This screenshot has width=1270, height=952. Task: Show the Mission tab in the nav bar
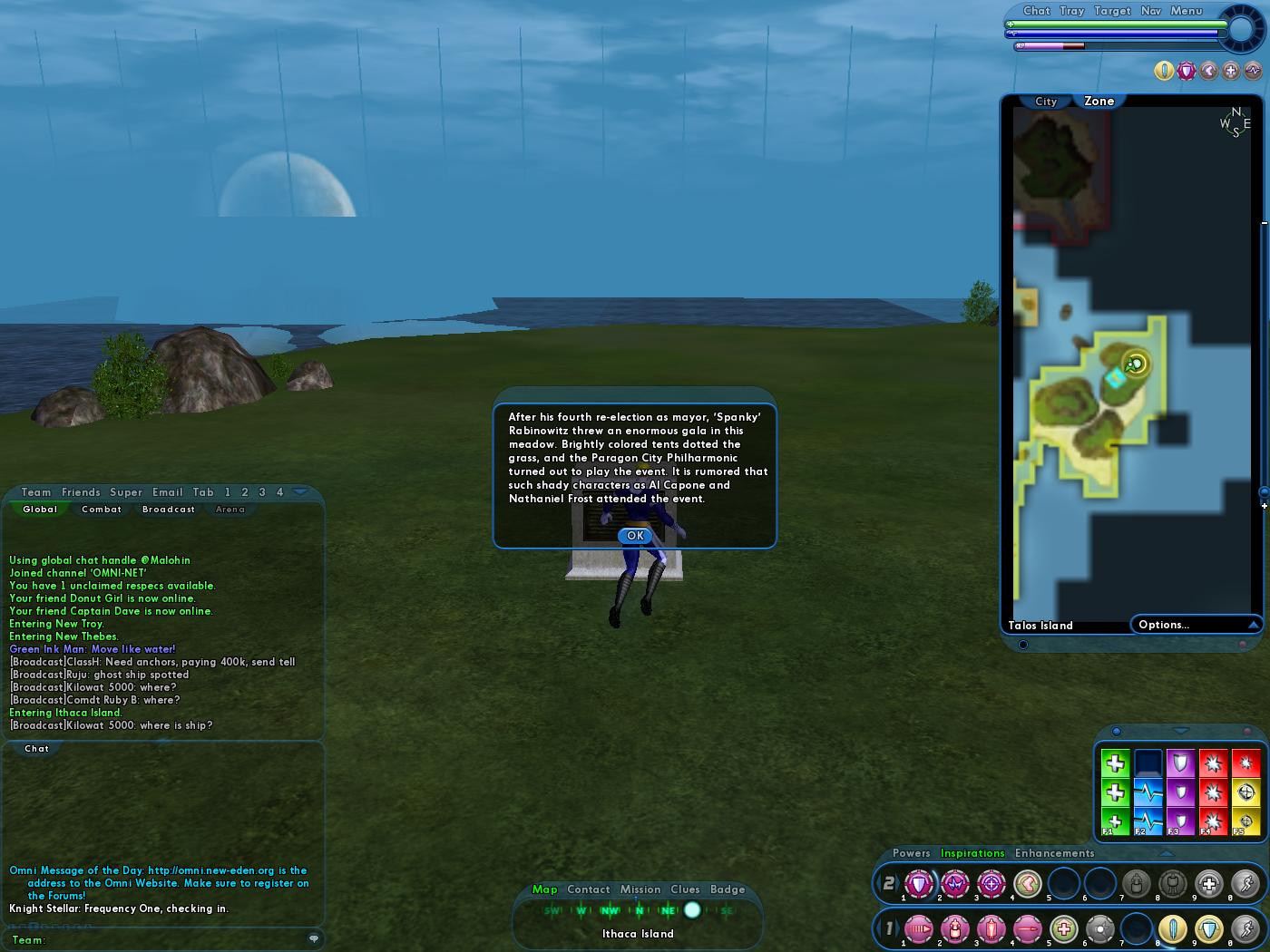[640, 889]
